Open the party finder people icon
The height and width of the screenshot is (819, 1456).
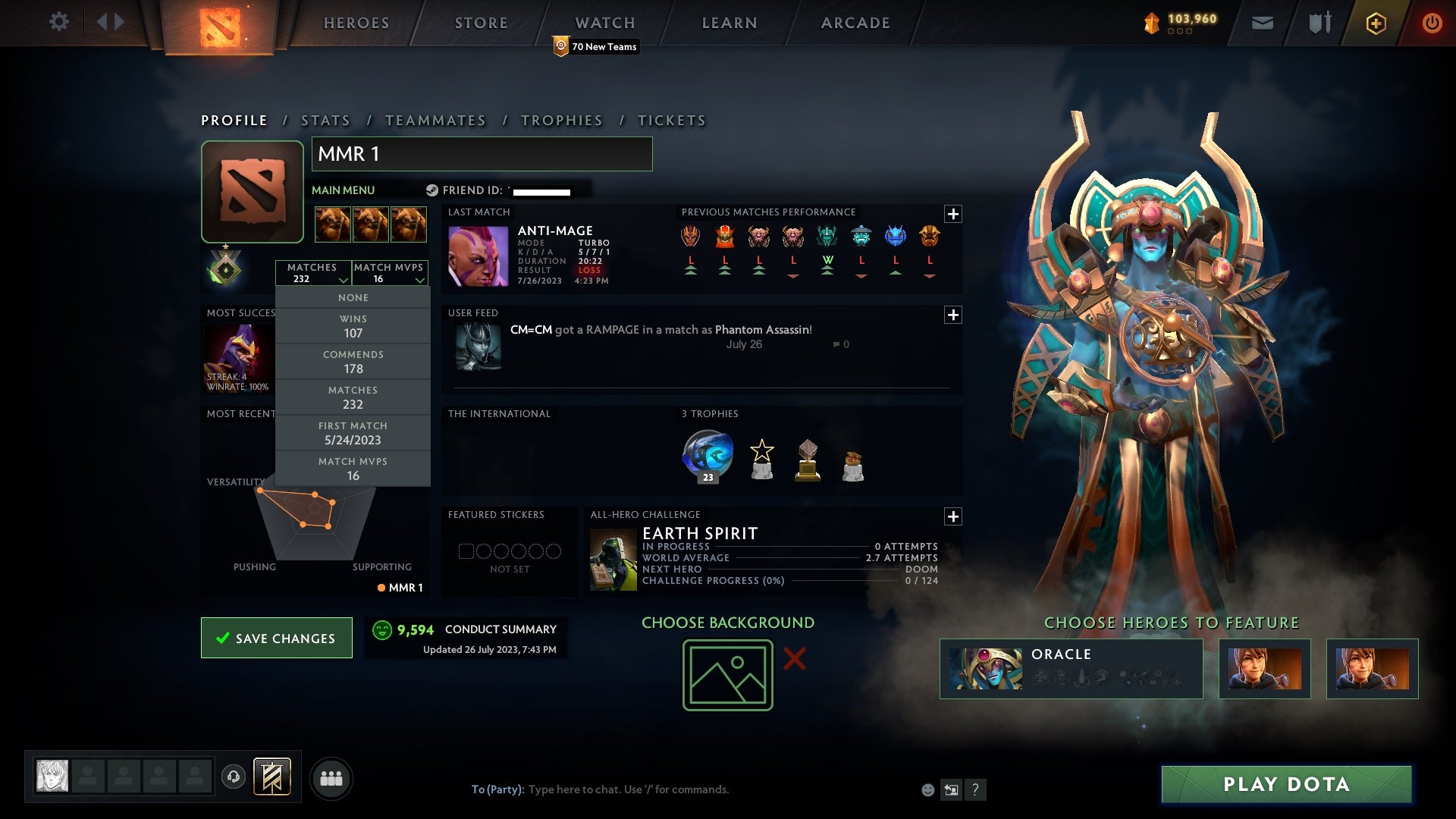(331, 777)
